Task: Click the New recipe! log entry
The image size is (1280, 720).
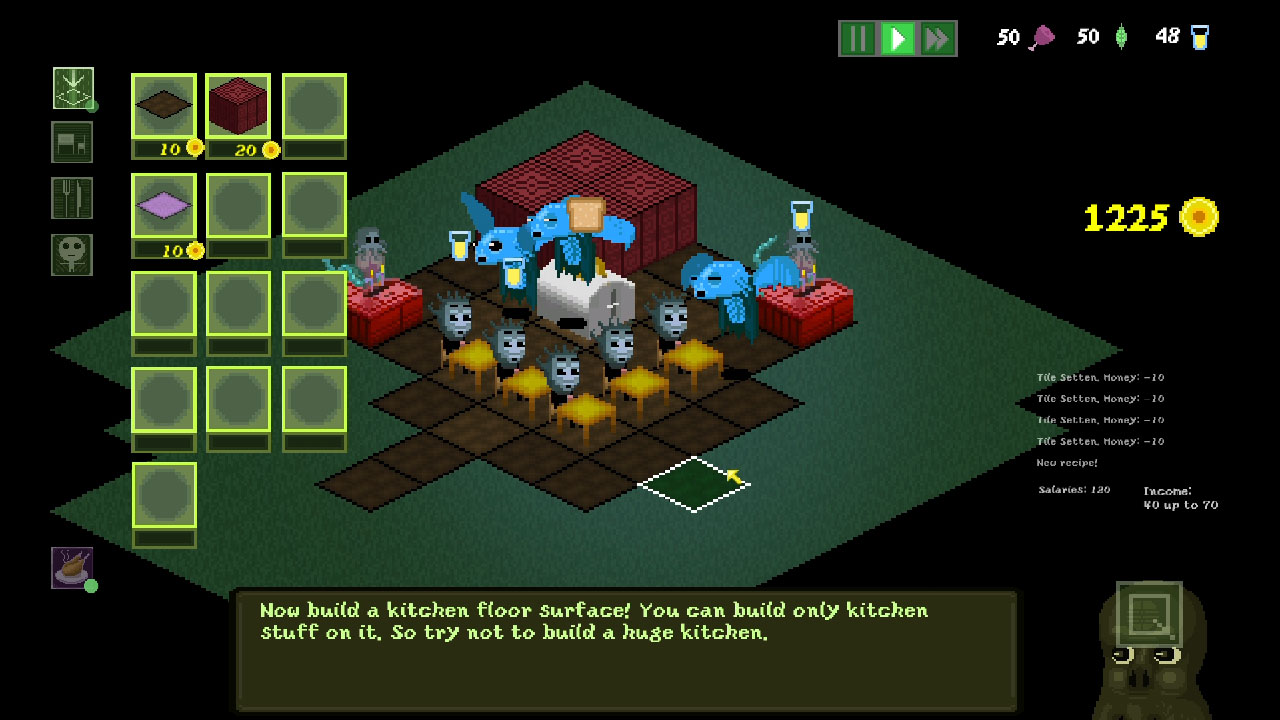Action: 1065,462
